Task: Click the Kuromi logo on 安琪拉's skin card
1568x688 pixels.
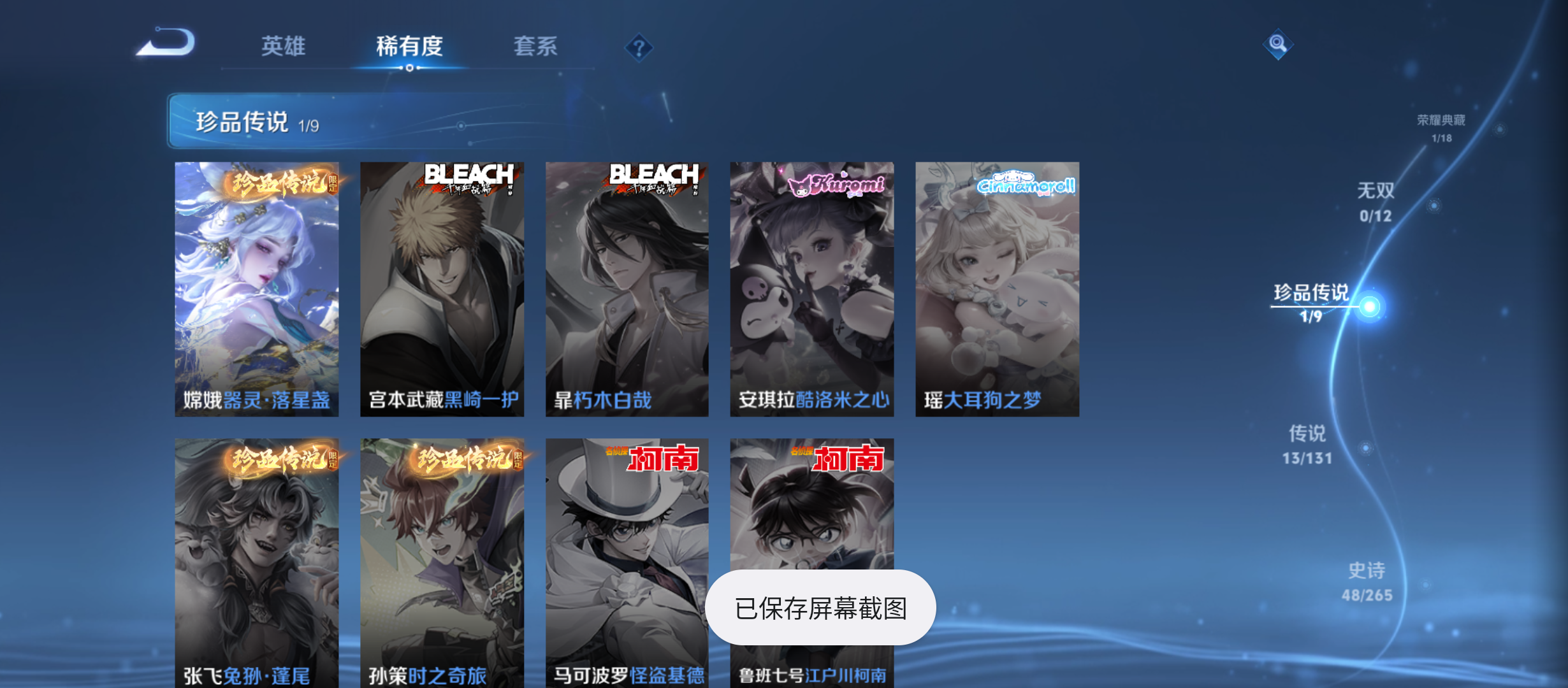Action: point(841,187)
